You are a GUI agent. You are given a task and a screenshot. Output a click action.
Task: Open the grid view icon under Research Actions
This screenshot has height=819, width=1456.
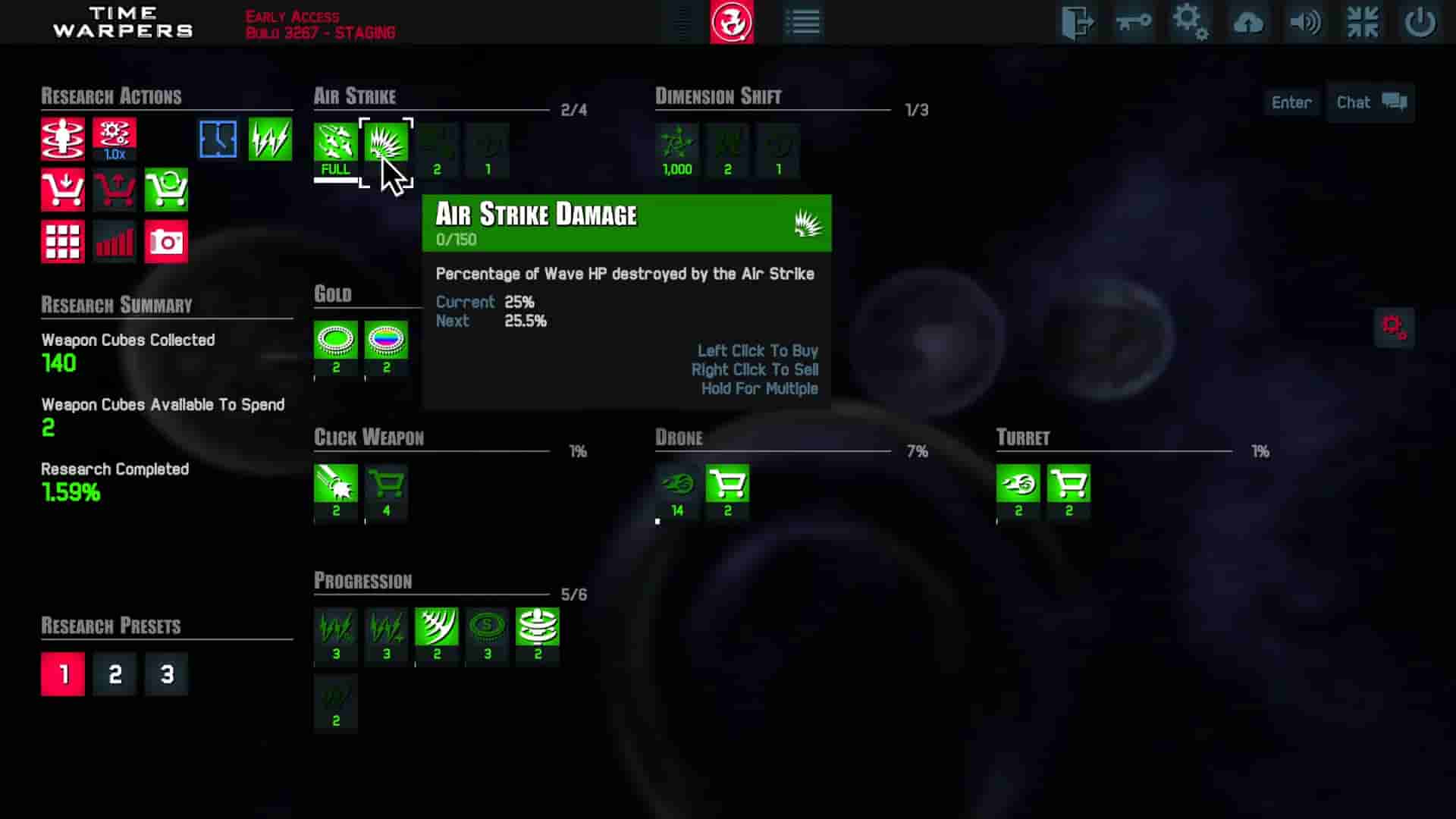(63, 241)
